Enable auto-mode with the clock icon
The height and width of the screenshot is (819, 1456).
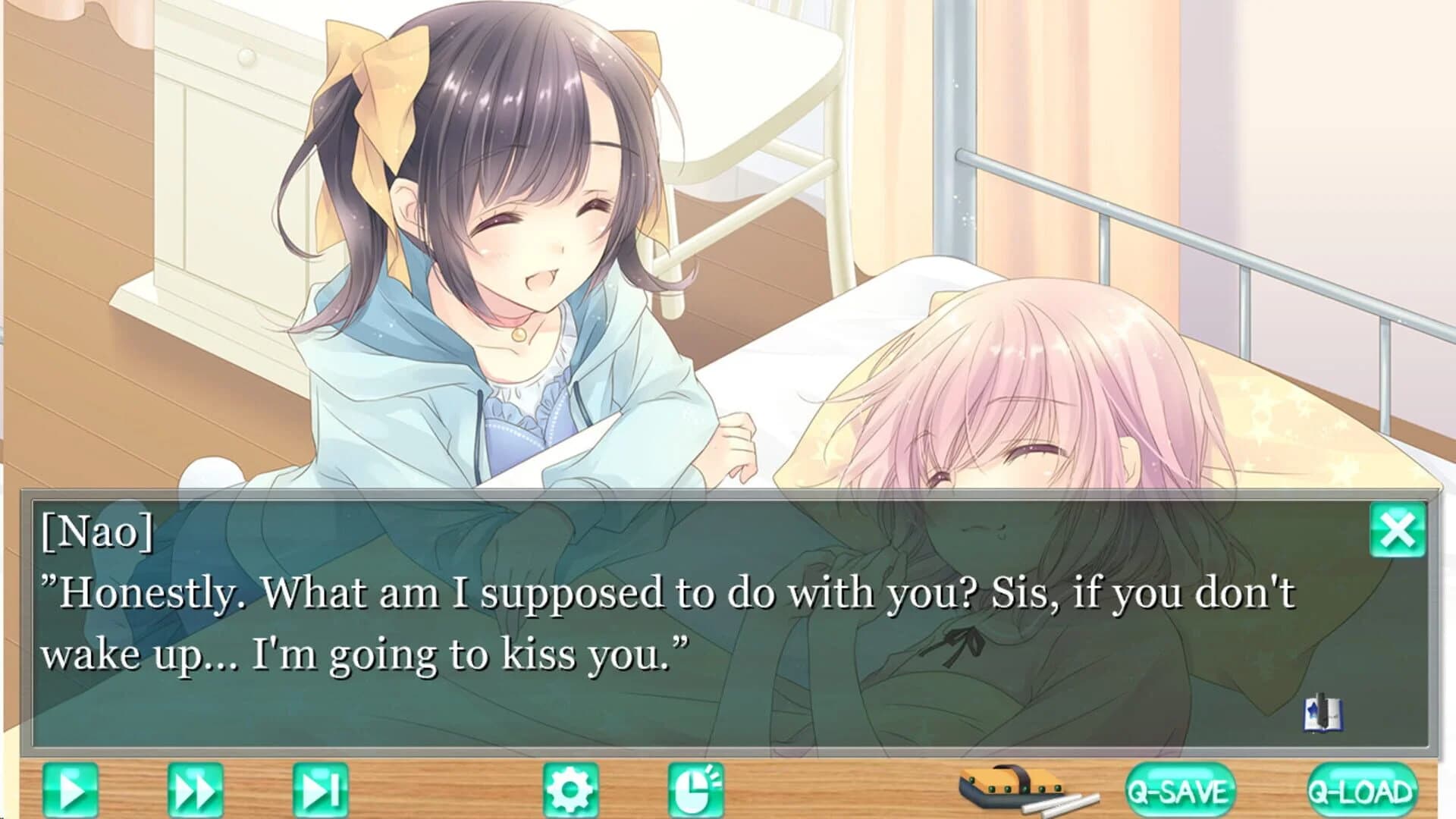point(696,789)
